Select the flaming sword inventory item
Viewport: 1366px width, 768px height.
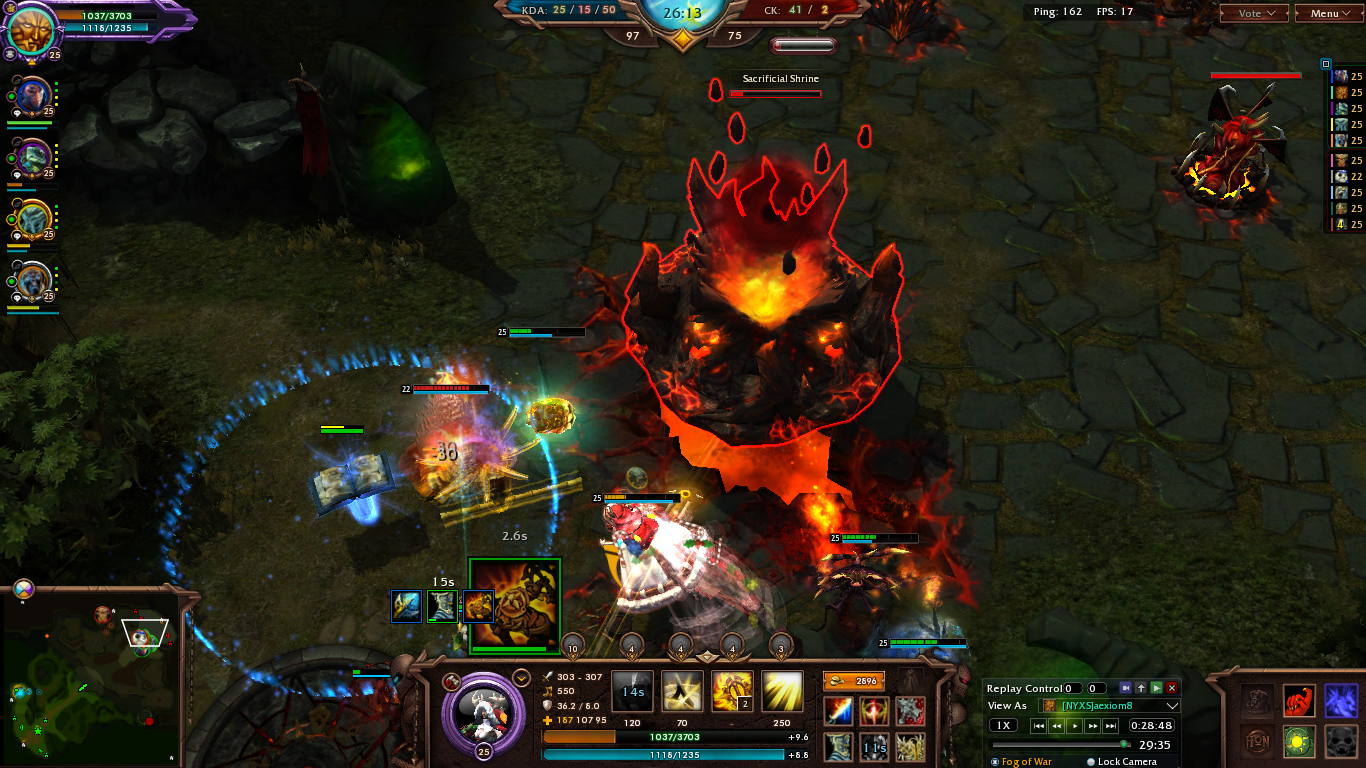point(838,711)
